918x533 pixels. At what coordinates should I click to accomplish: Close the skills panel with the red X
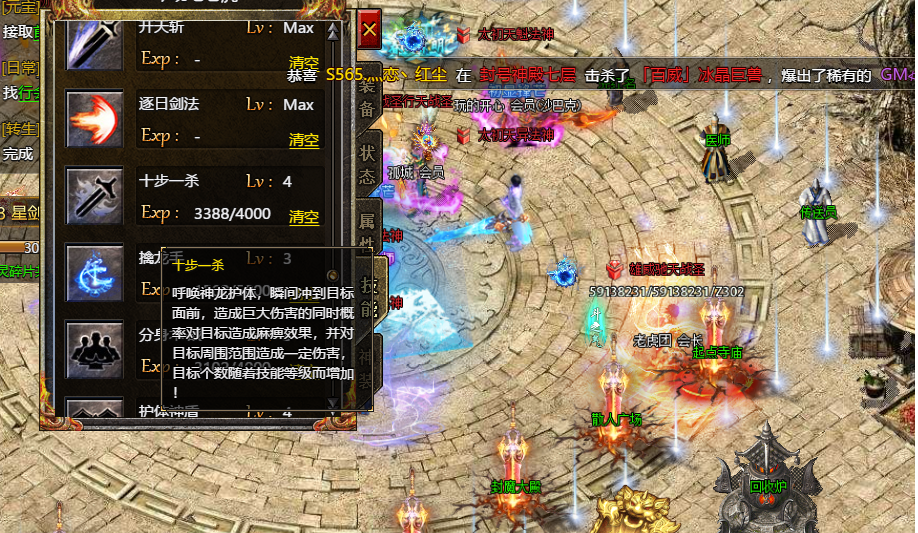[x=369, y=31]
